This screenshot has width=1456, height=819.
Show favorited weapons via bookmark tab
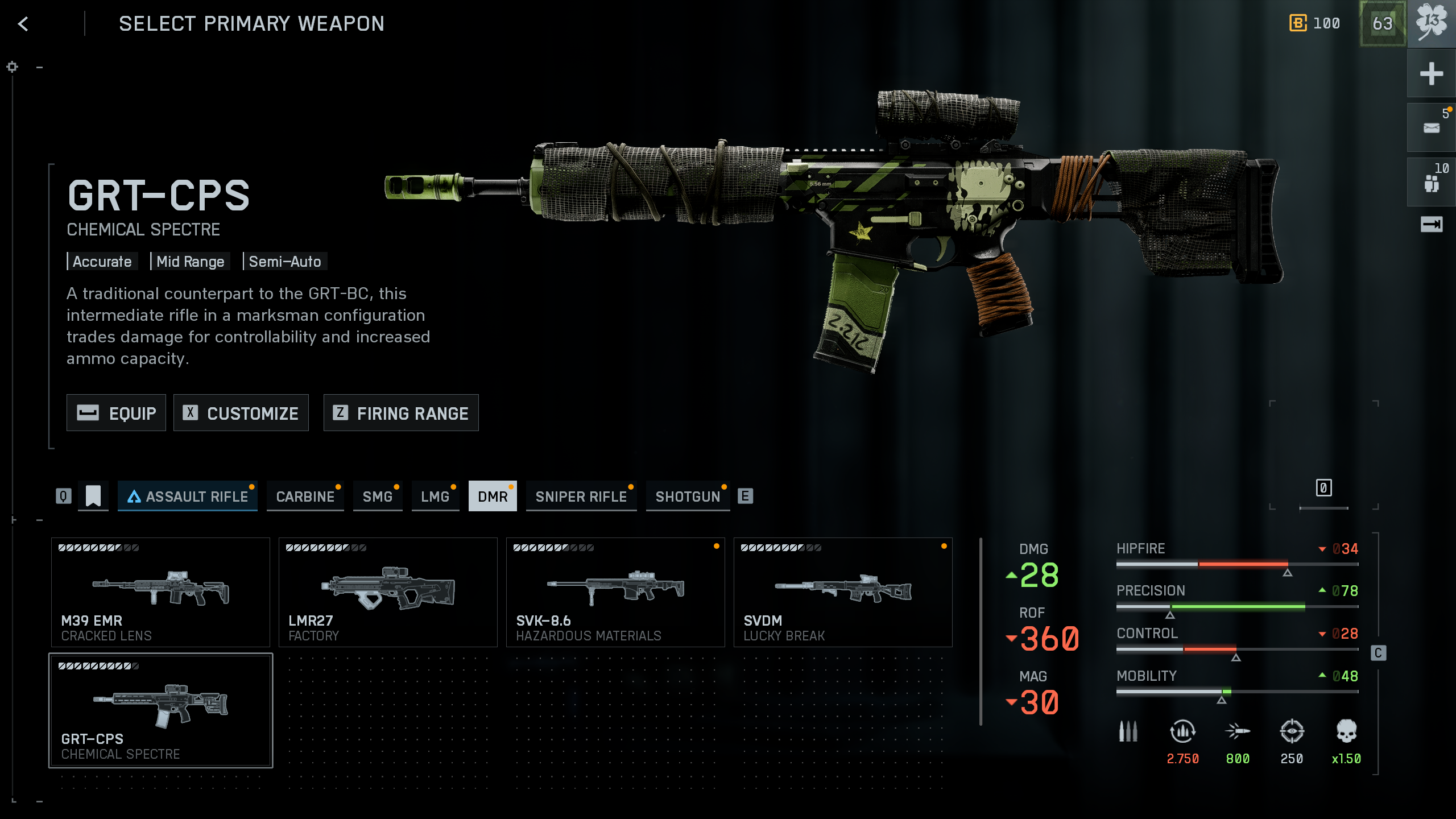coord(93,496)
